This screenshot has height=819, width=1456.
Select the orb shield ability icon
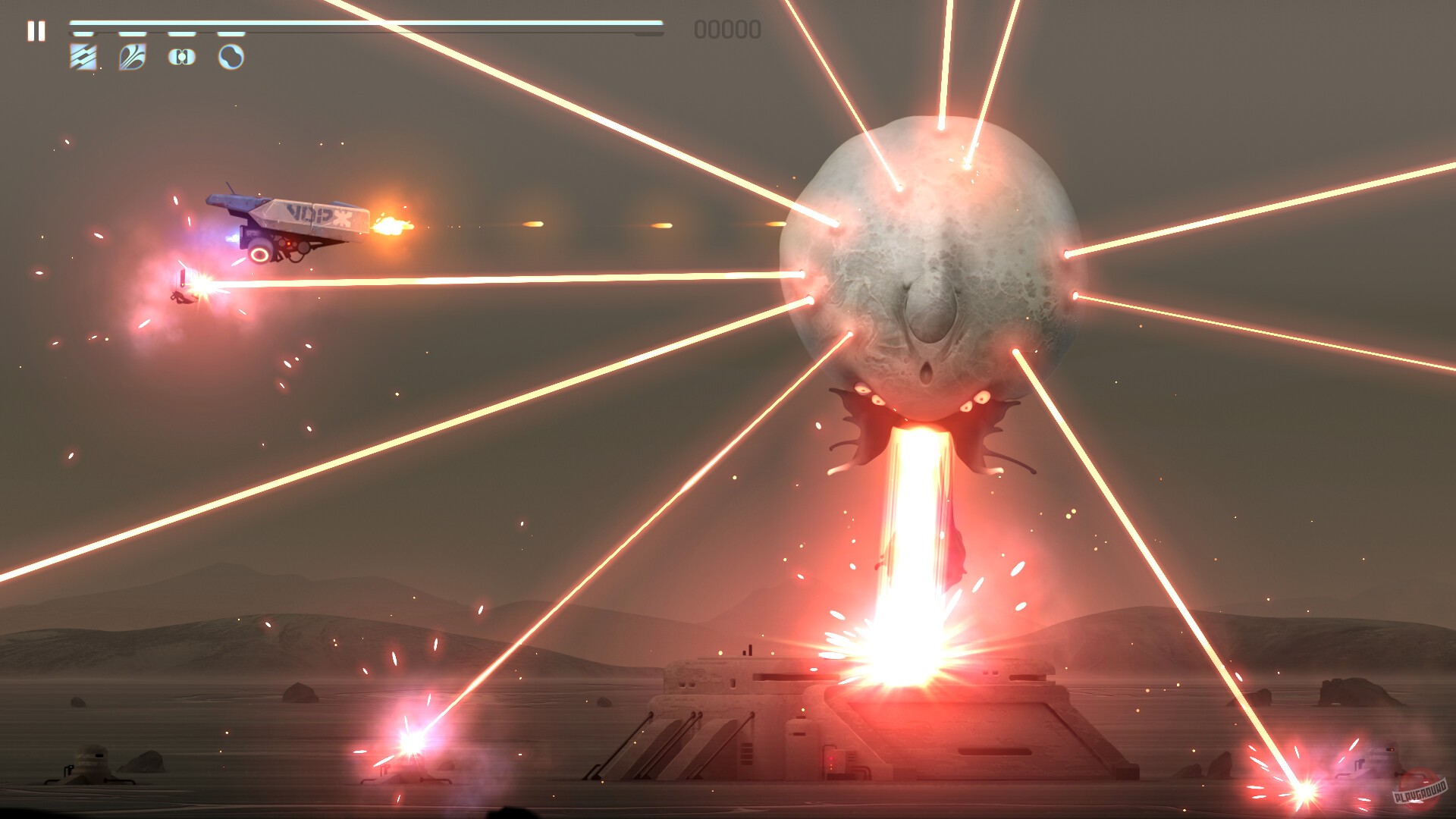click(x=231, y=56)
